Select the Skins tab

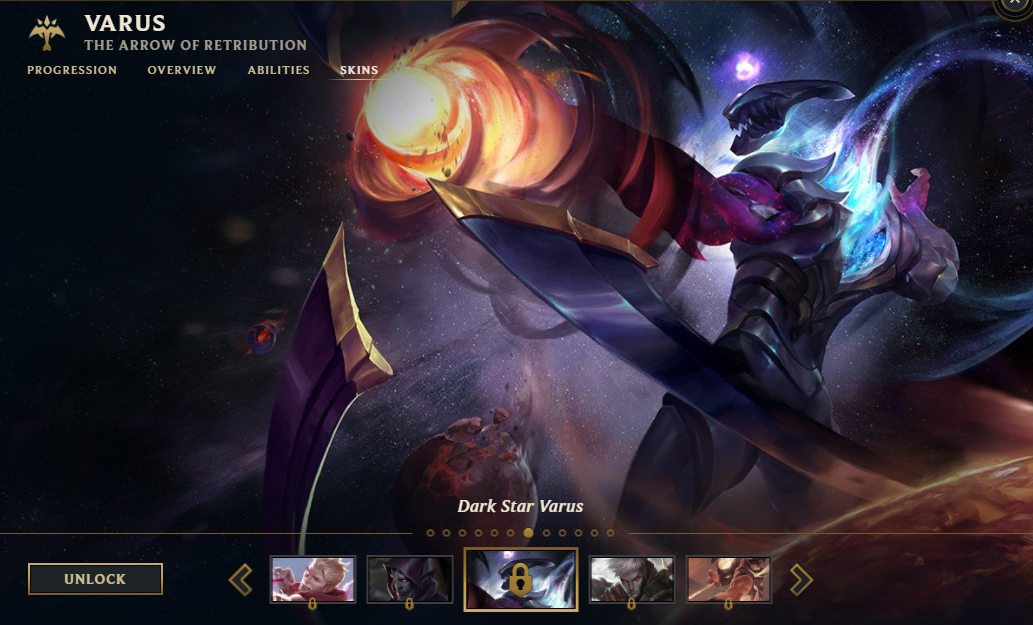(x=359, y=70)
